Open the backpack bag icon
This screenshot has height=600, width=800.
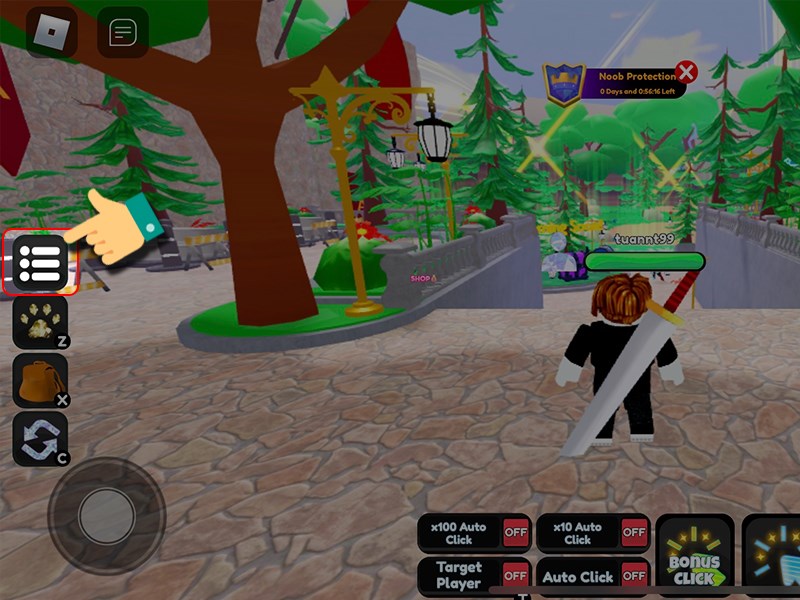[40, 381]
